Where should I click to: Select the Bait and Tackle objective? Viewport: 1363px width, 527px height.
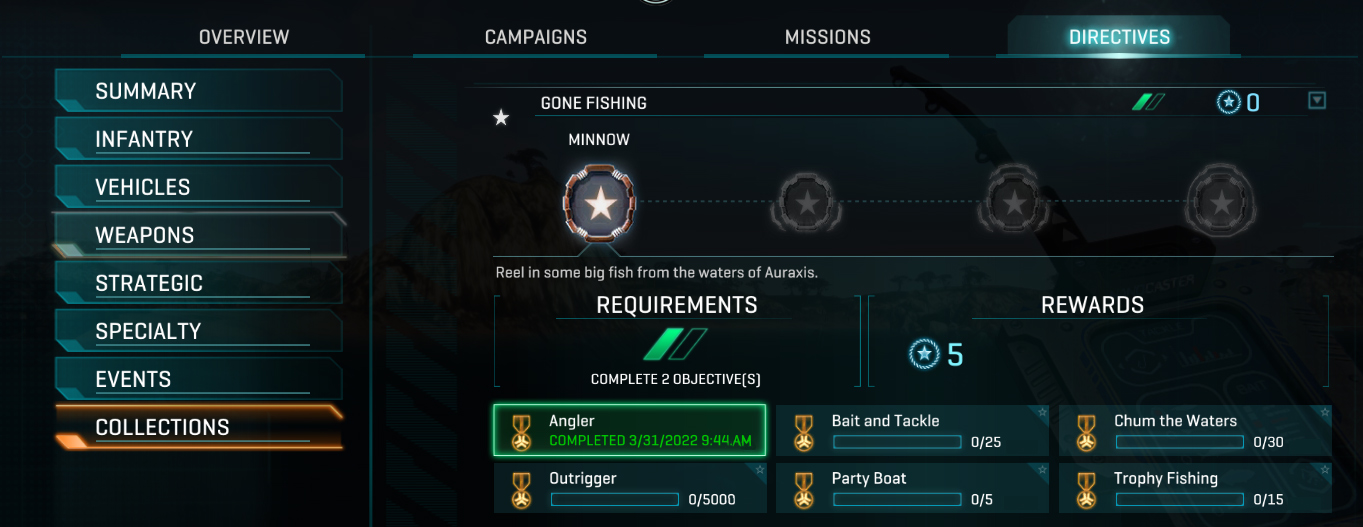click(912, 431)
